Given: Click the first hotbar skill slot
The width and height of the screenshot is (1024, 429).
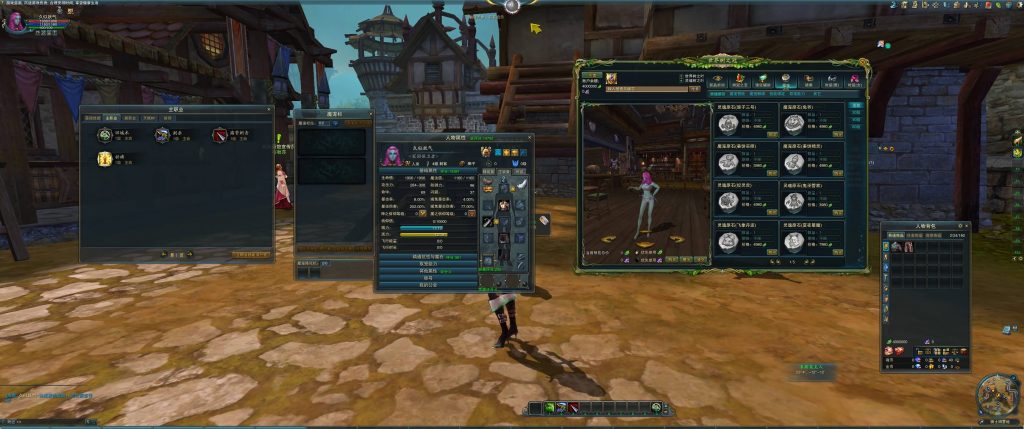Looking at the screenshot, I should click(x=535, y=407).
